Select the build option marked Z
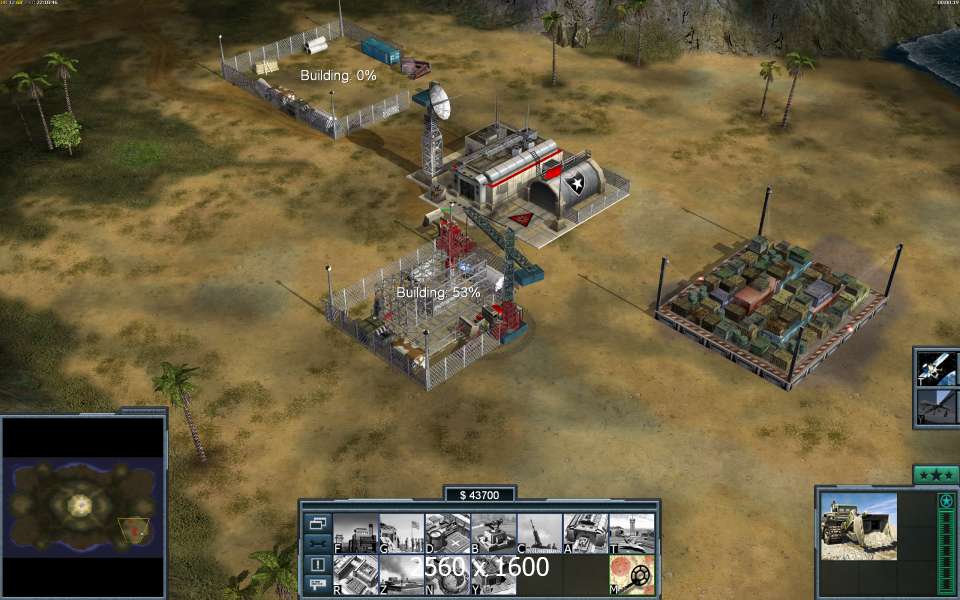The width and height of the screenshot is (960, 600). pos(401,574)
